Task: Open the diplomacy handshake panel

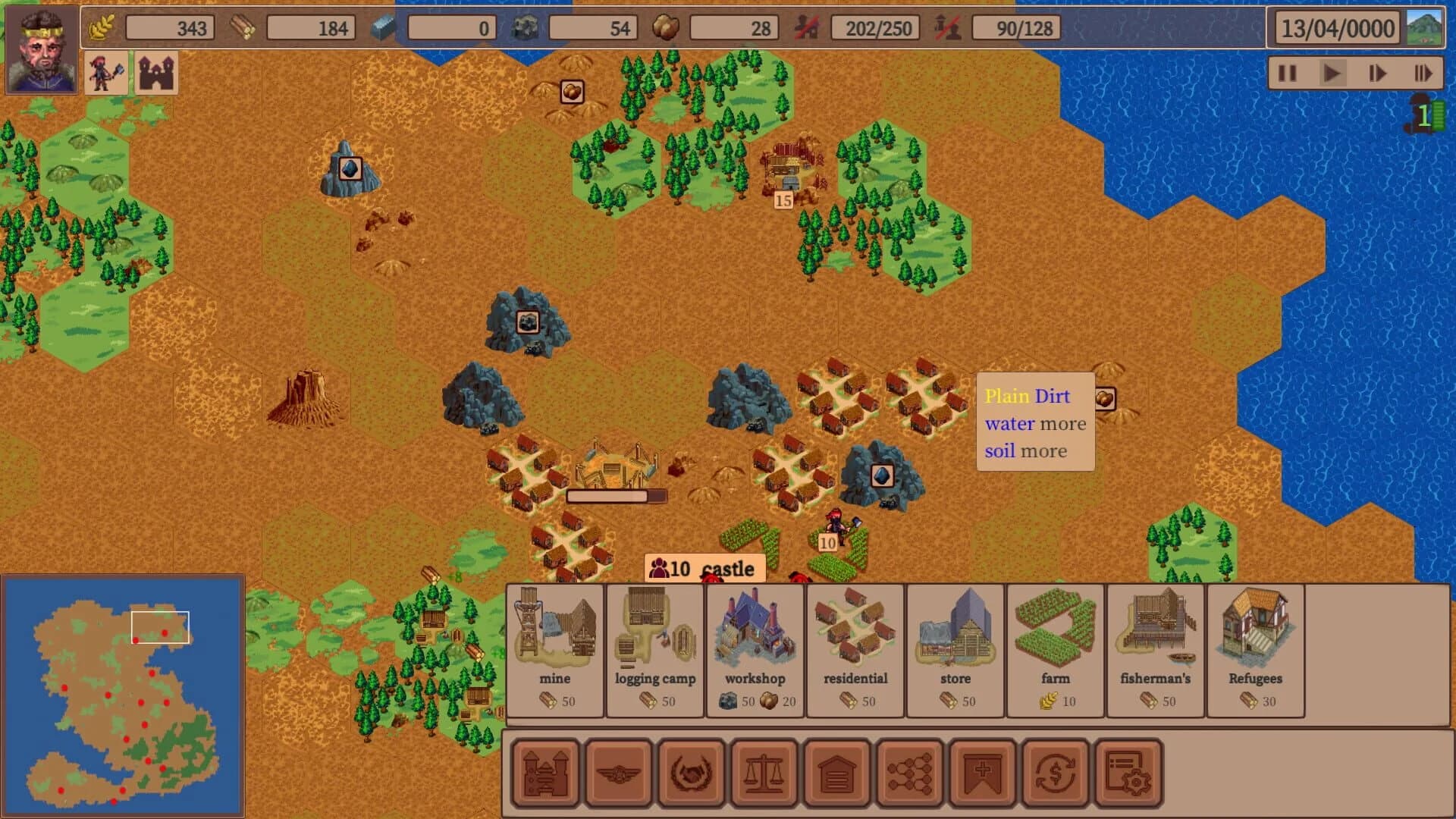Action: click(691, 771)
